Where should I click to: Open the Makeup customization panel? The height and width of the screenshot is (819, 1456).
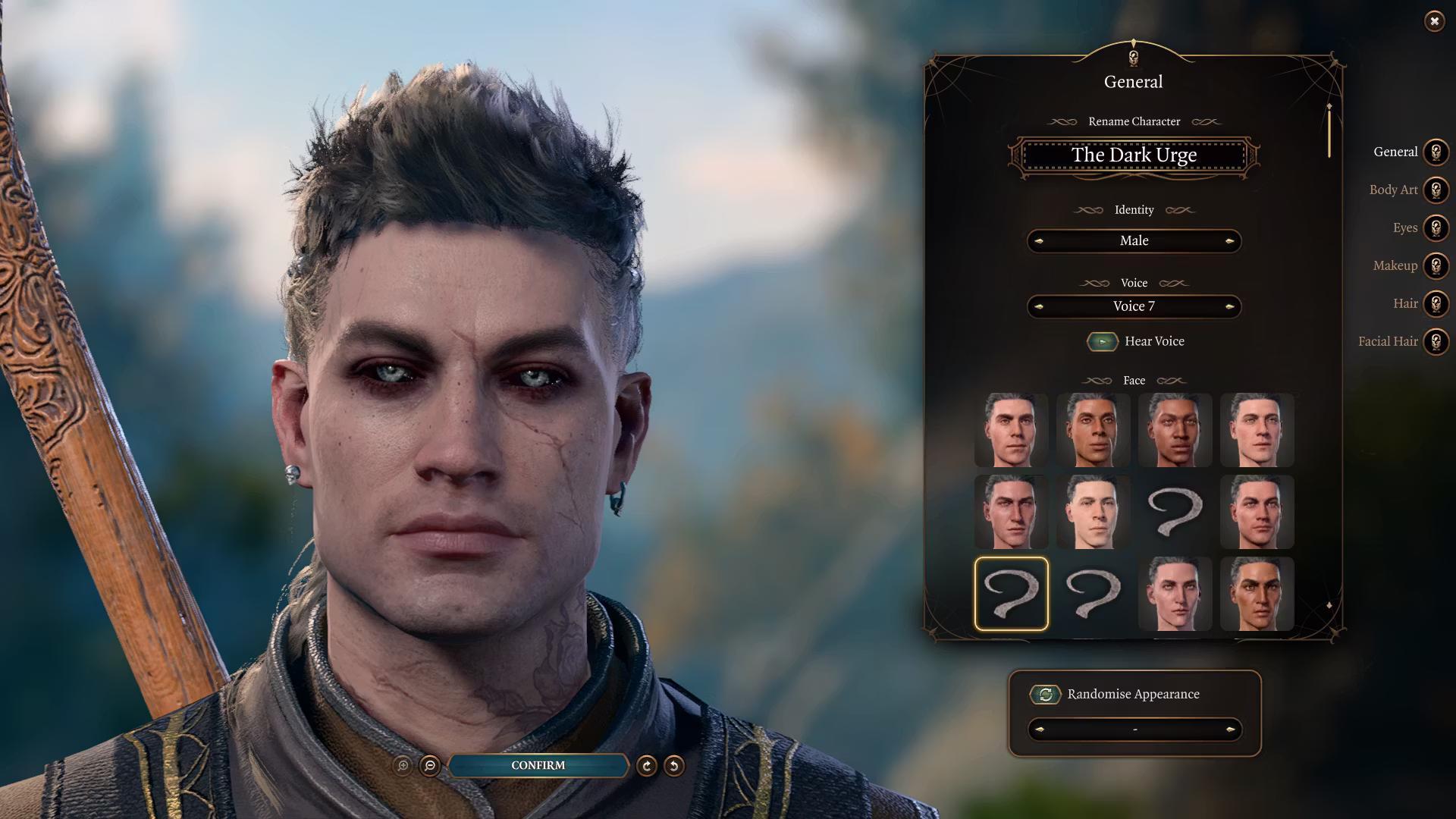1436,265
